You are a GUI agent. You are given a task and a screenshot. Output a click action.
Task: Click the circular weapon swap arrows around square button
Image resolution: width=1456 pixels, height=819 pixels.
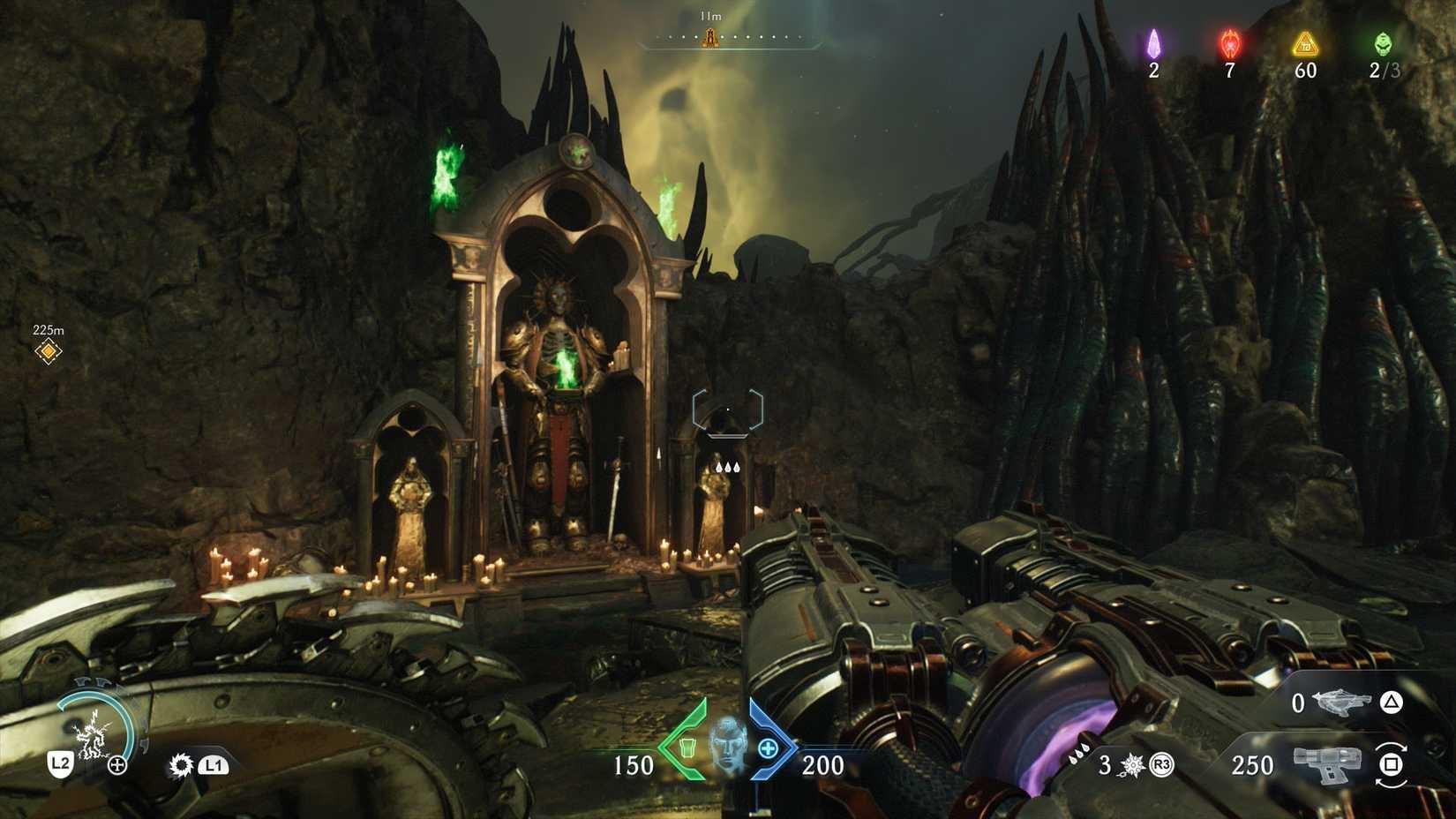click(x=1392, y=764)
